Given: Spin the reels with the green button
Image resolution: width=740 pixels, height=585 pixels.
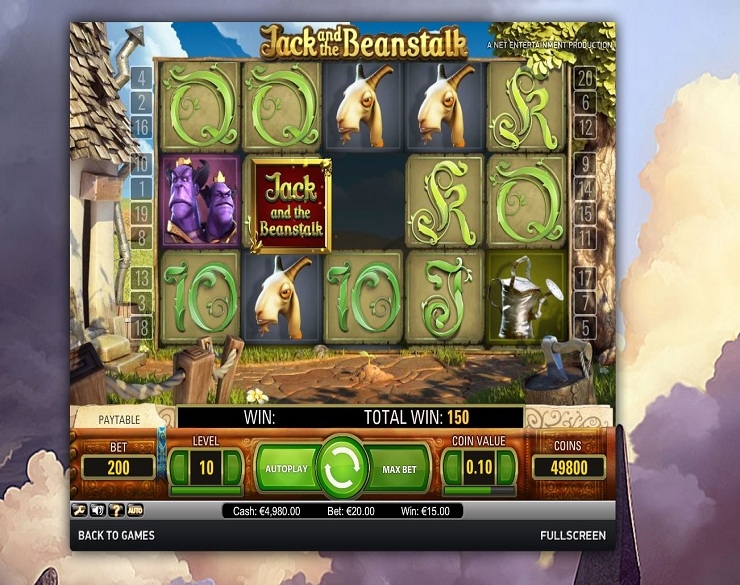Looking at the screenshot, I should coord(344,467).
